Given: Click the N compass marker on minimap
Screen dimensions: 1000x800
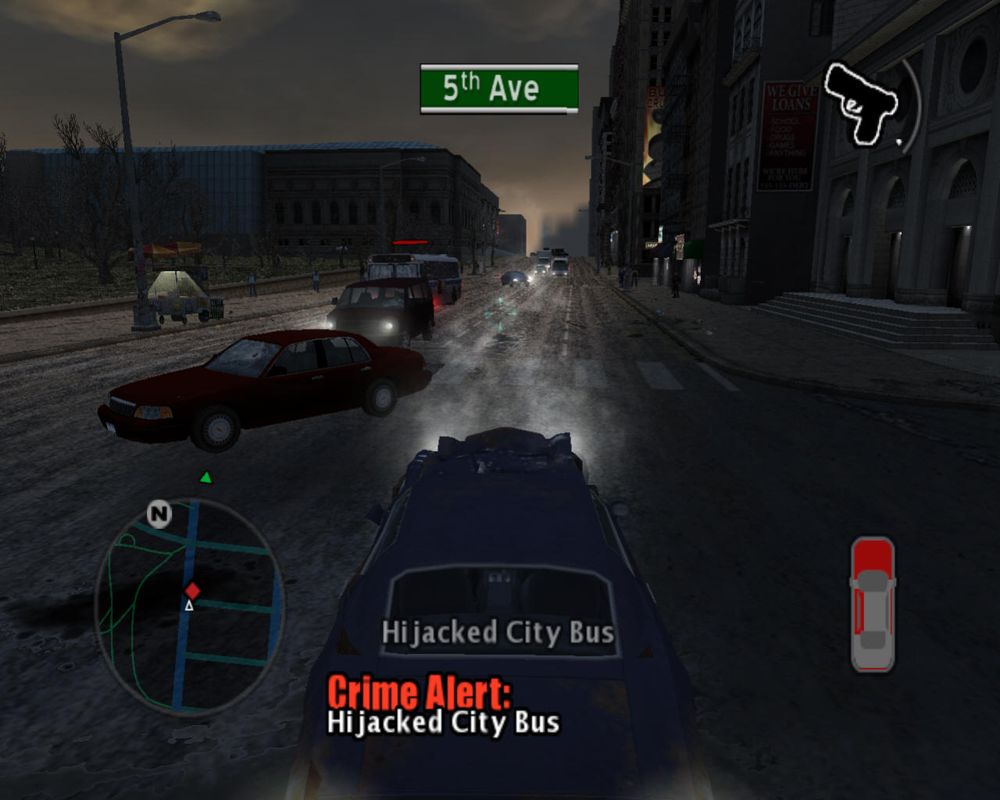Looking at the screenshot, I should coord(158,514).
